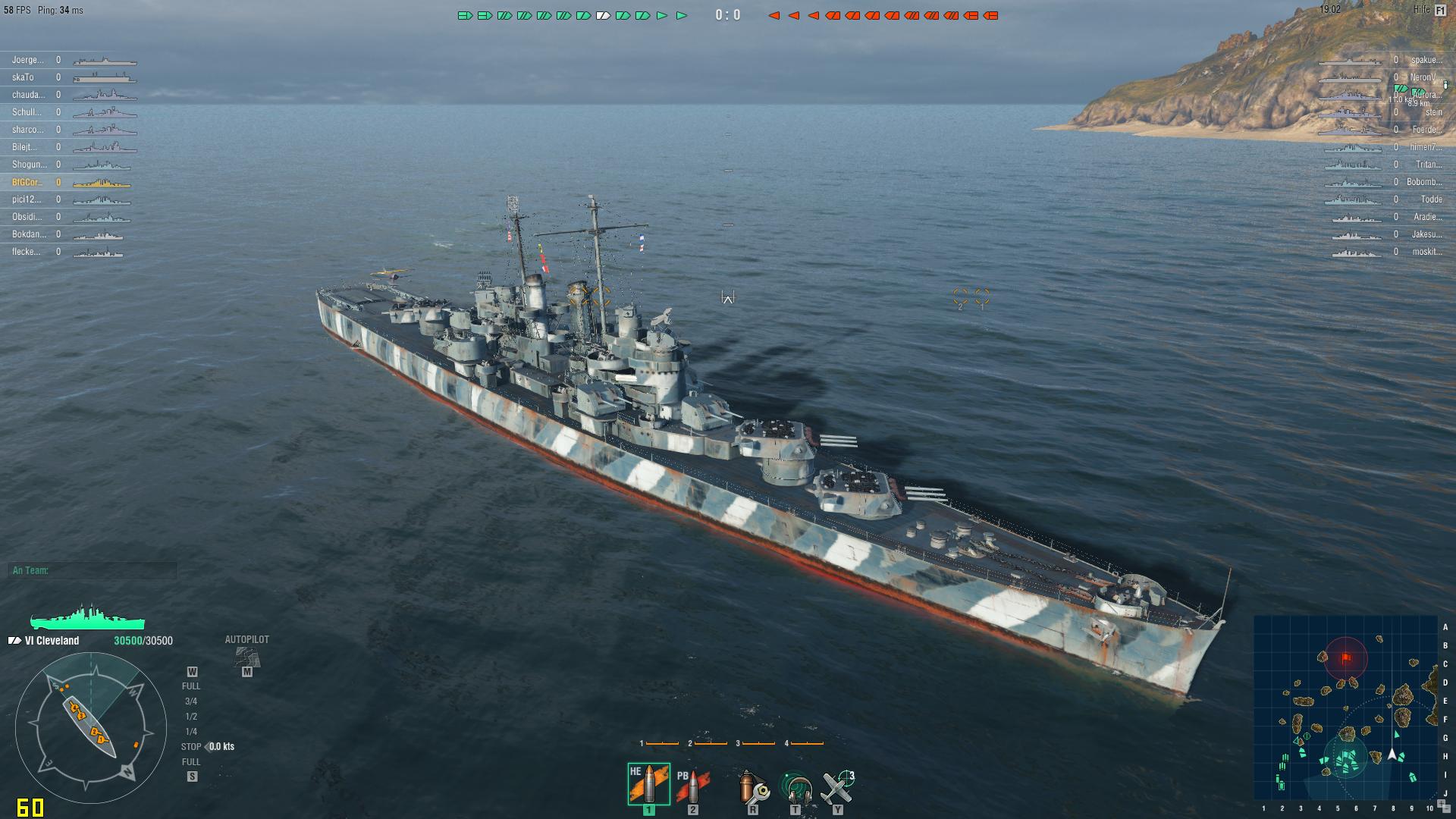Switch to PB armor-piercing shells
This screenshot has width=1456, height=819.
692,786
